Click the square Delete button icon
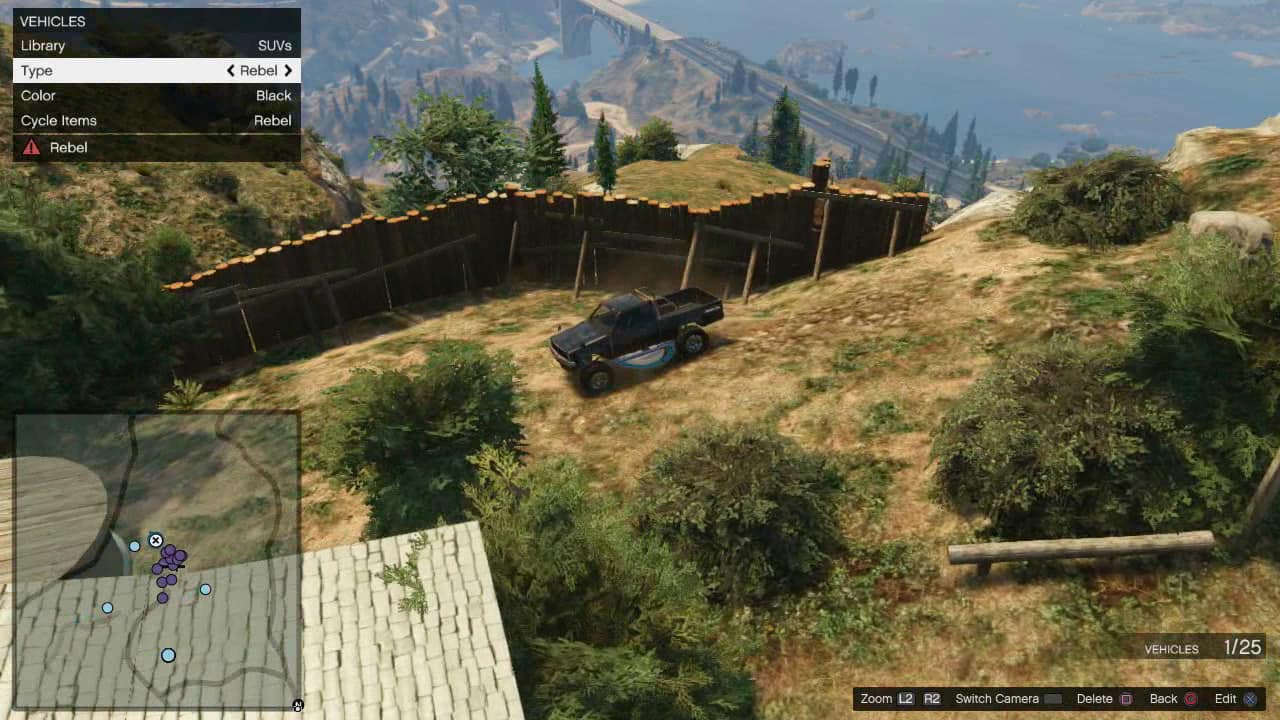The height and width of the screenshot is (720, 1280). [x=1126, y=699]
